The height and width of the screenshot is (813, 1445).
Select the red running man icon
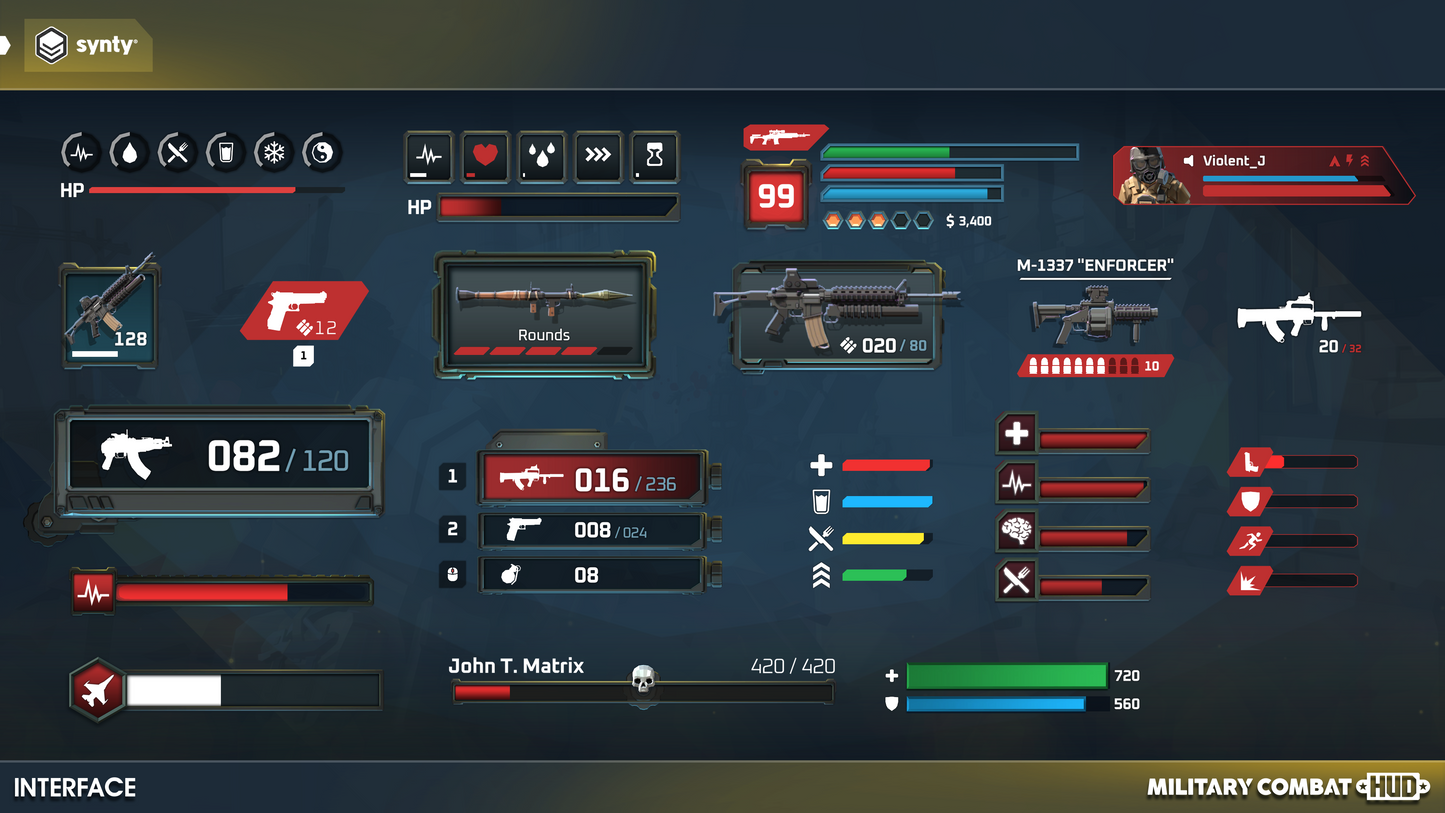1250,541
